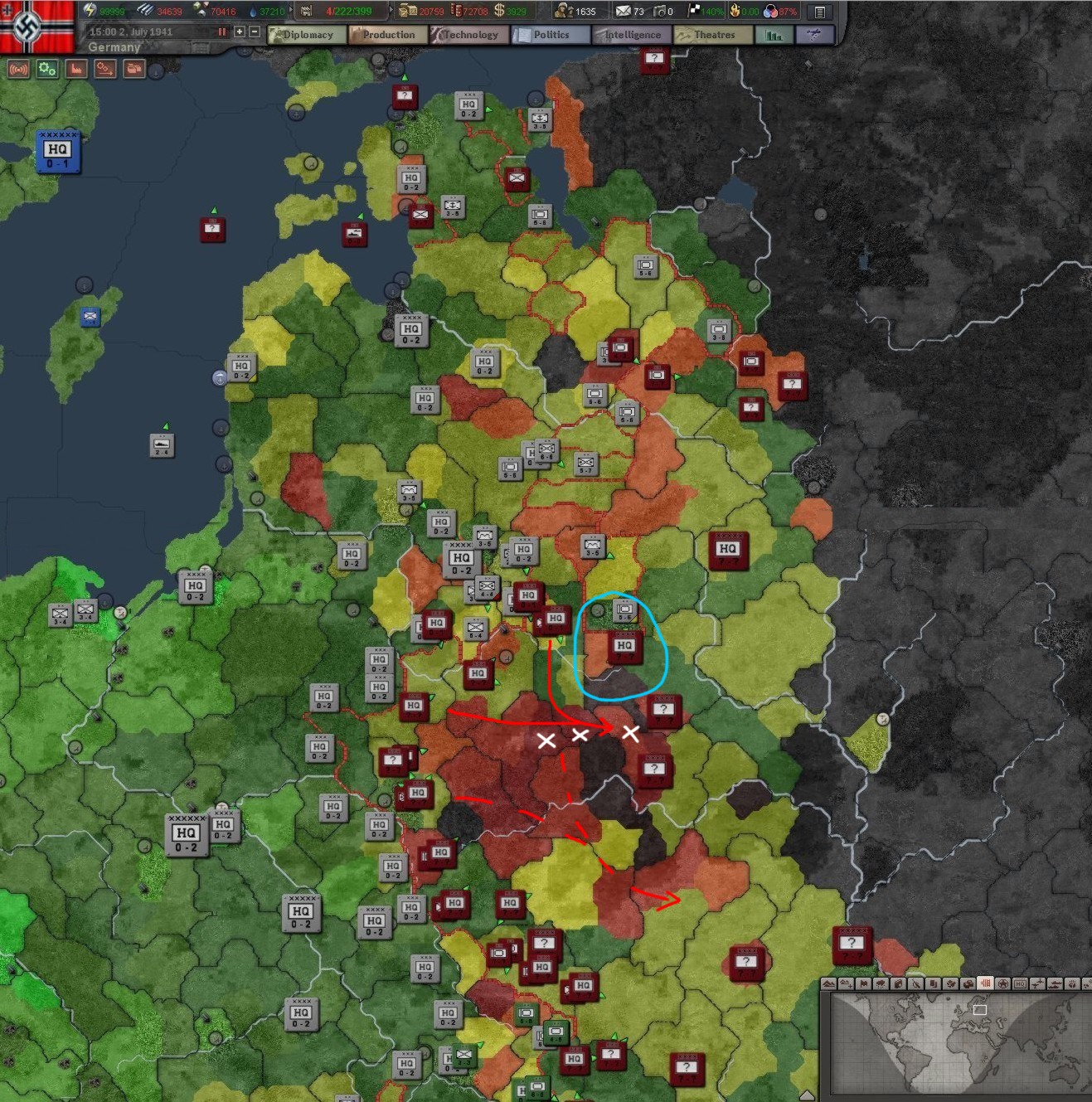Select the circled red HQ unit
1092x1102 pixels.
624,646
